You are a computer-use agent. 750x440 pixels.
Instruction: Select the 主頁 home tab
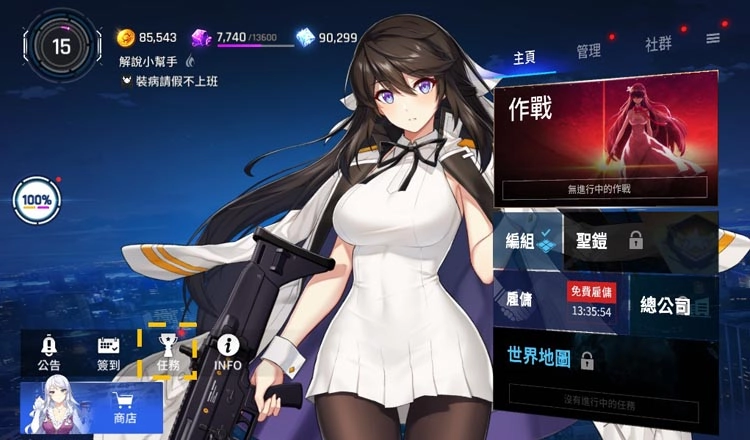(x=524, y=57)
